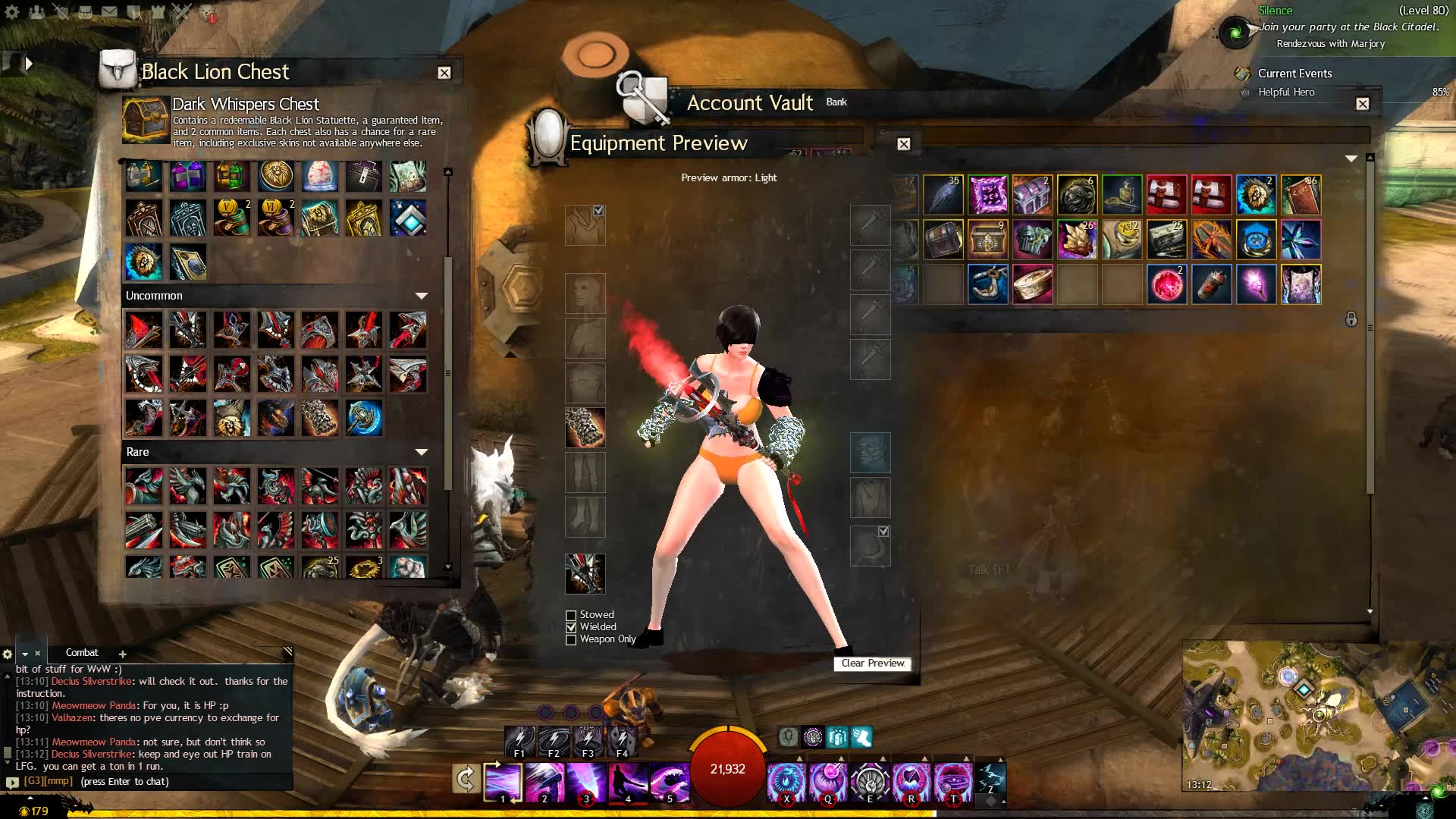Click the weapon swap arrow button
The image size is (1456, 819).
click(x=466, y=779)
